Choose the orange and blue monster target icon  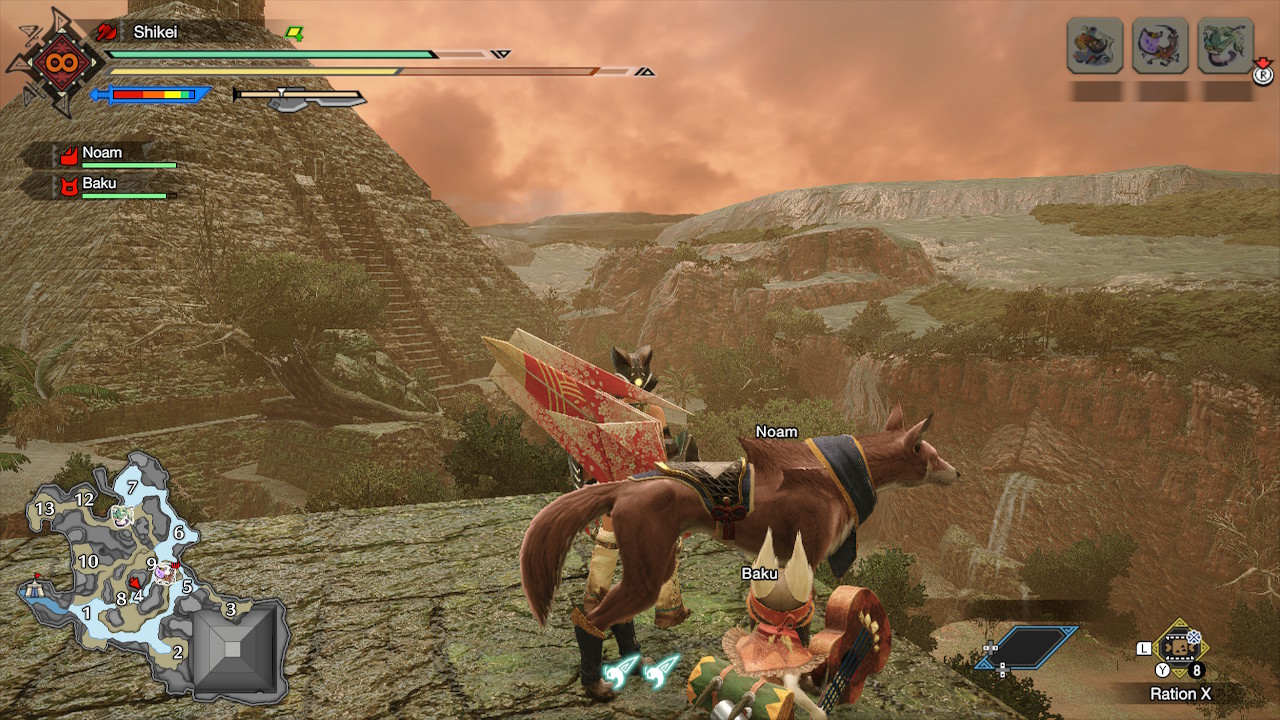[x=1095, y=45]
